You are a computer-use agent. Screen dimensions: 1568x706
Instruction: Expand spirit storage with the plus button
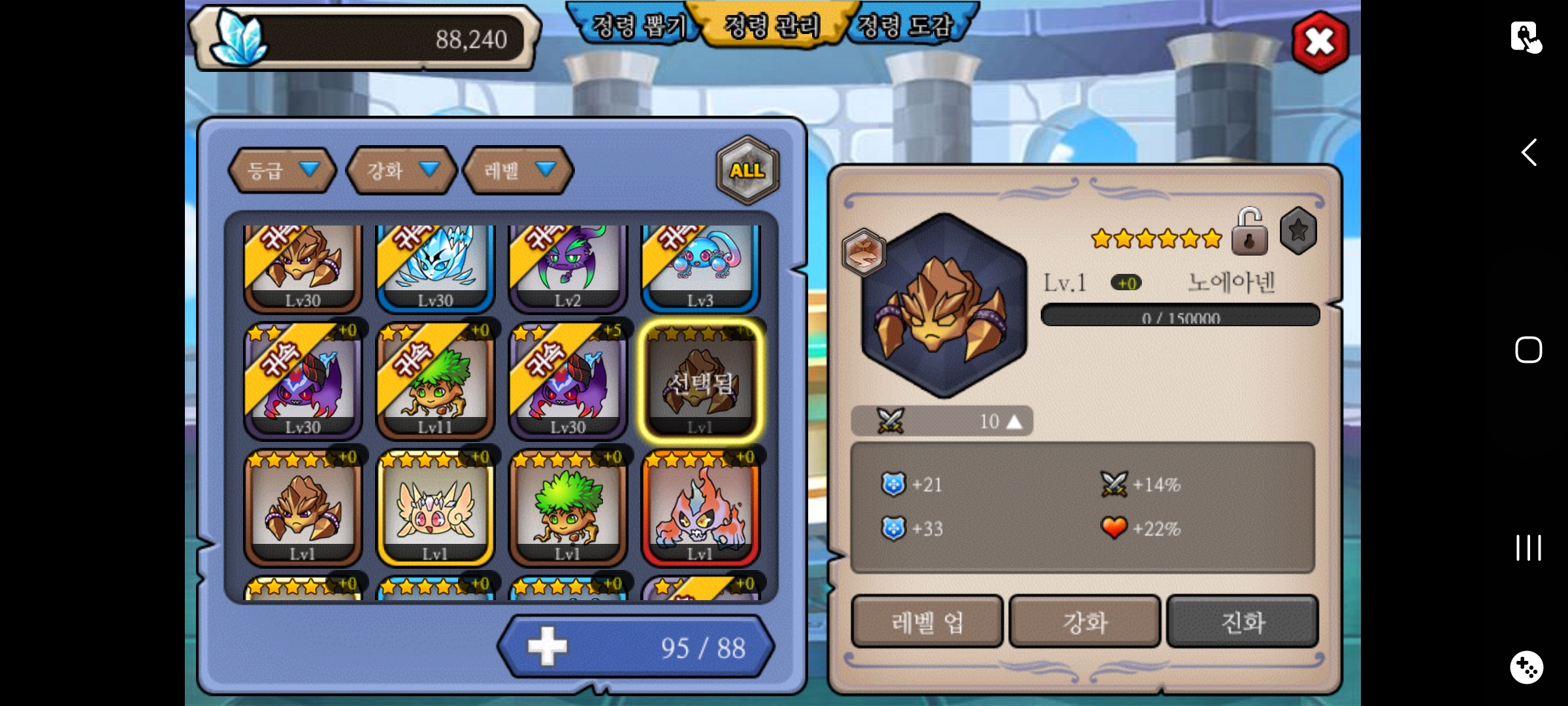click(x=547, y=647)
